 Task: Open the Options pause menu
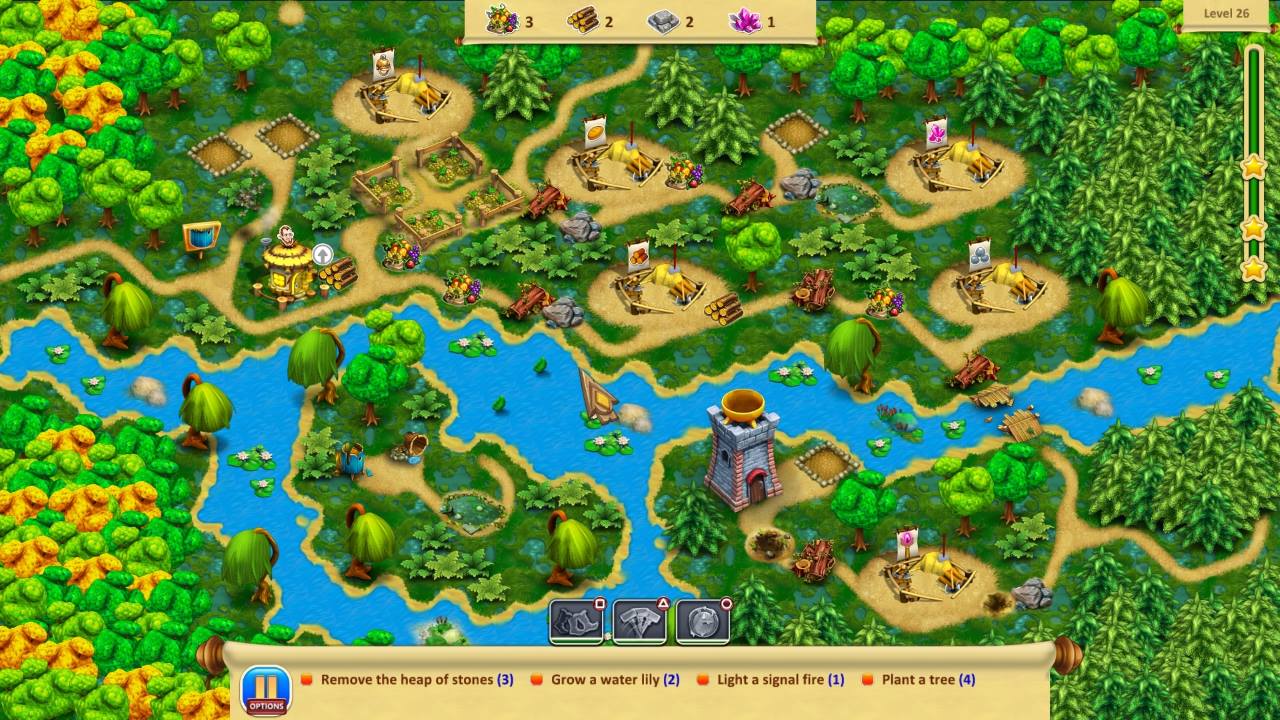click(x=266, y=688)
